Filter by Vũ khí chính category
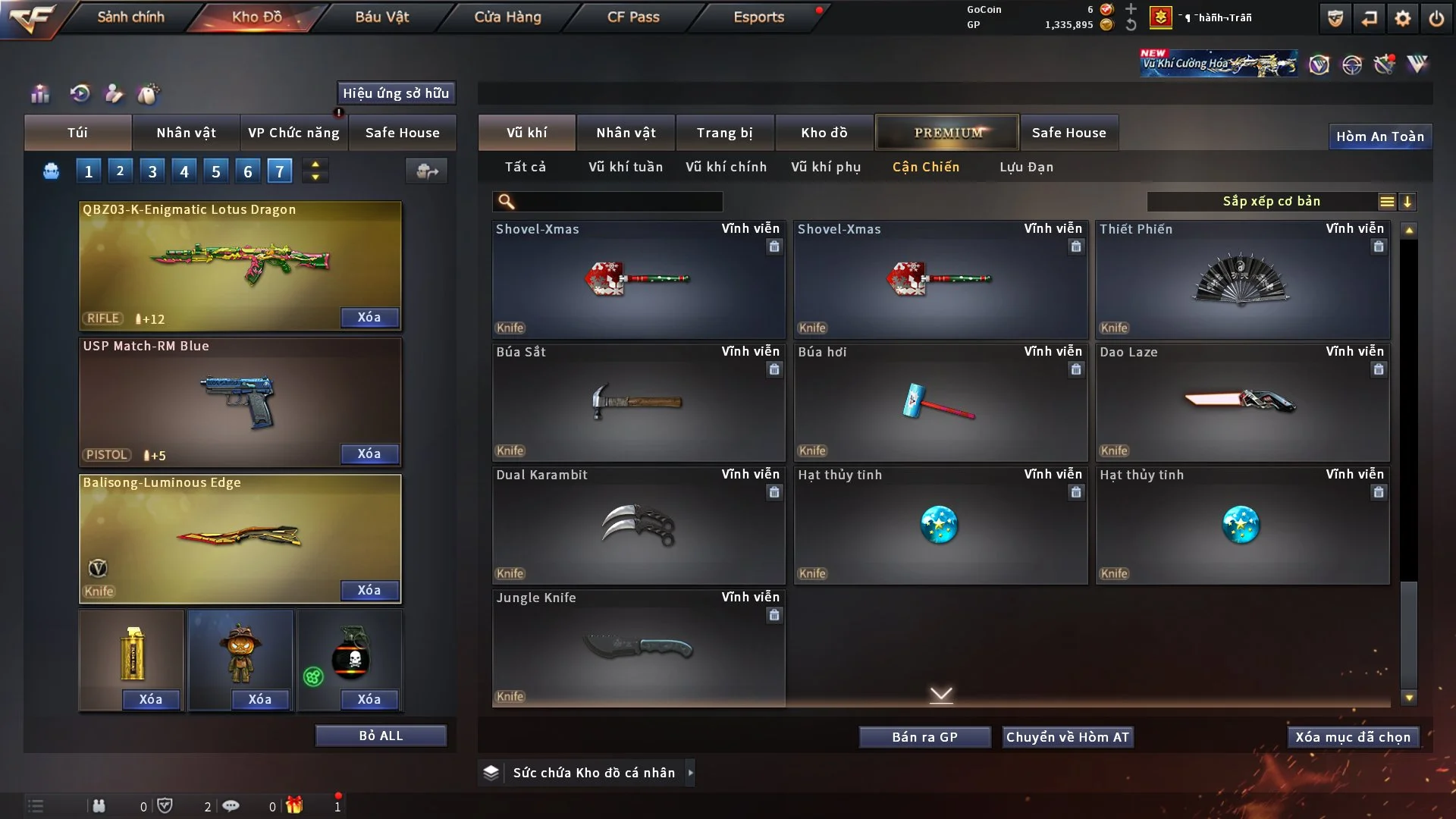 tap(726, 167)
